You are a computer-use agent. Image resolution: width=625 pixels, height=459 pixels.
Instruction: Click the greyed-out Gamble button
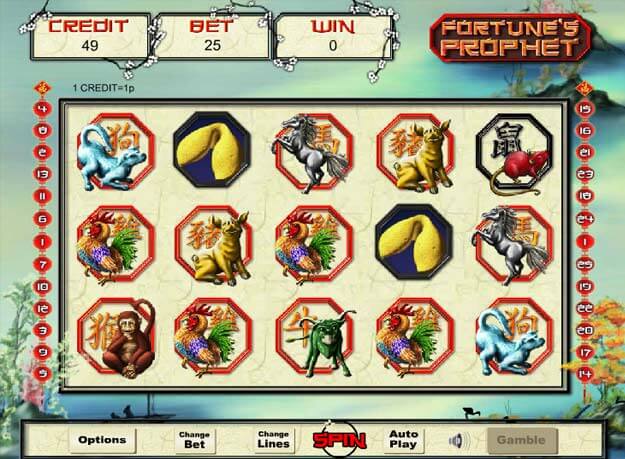pyautogui.click(x=520, y=439)
